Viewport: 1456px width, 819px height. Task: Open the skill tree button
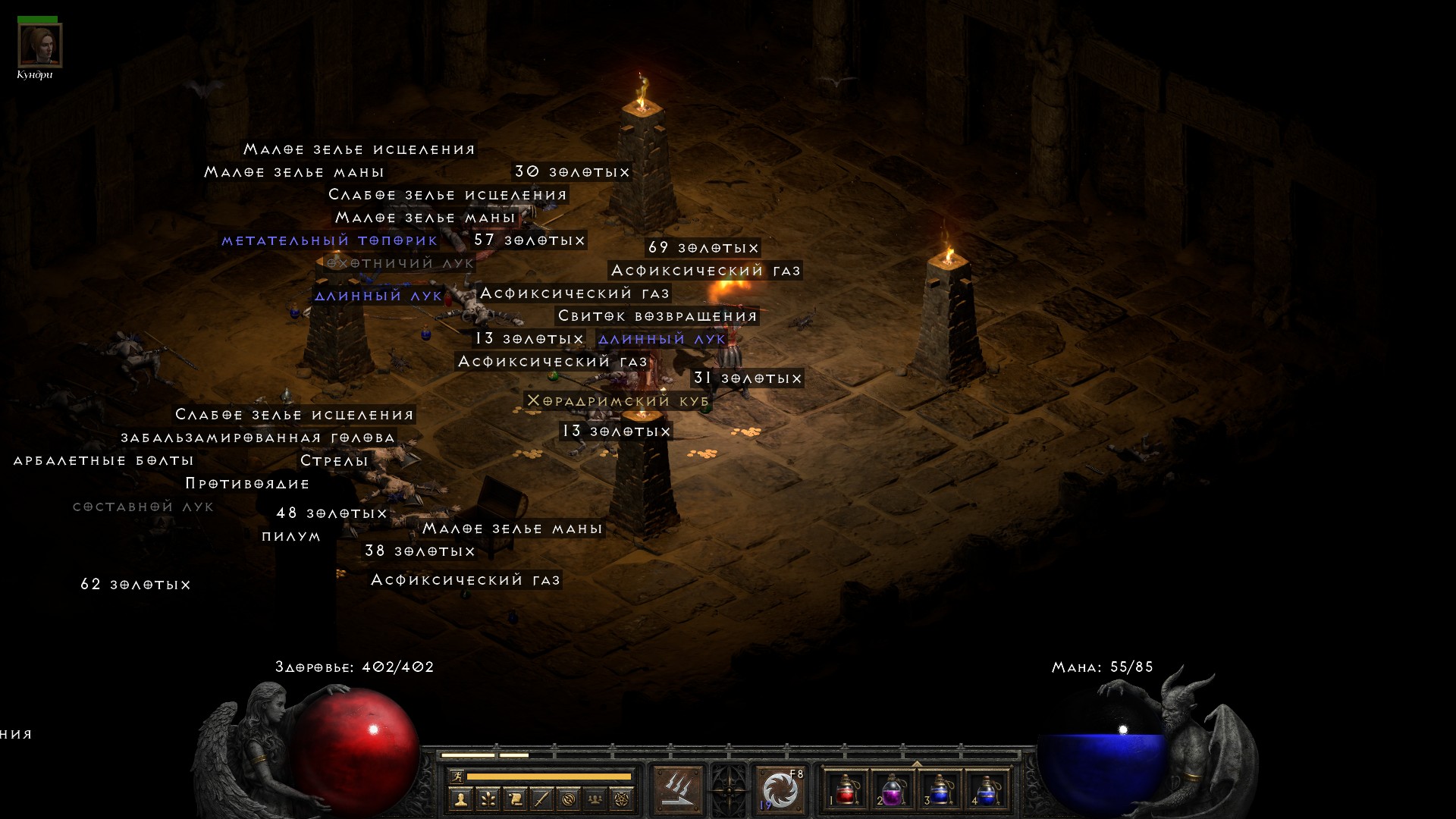point(488,799)
